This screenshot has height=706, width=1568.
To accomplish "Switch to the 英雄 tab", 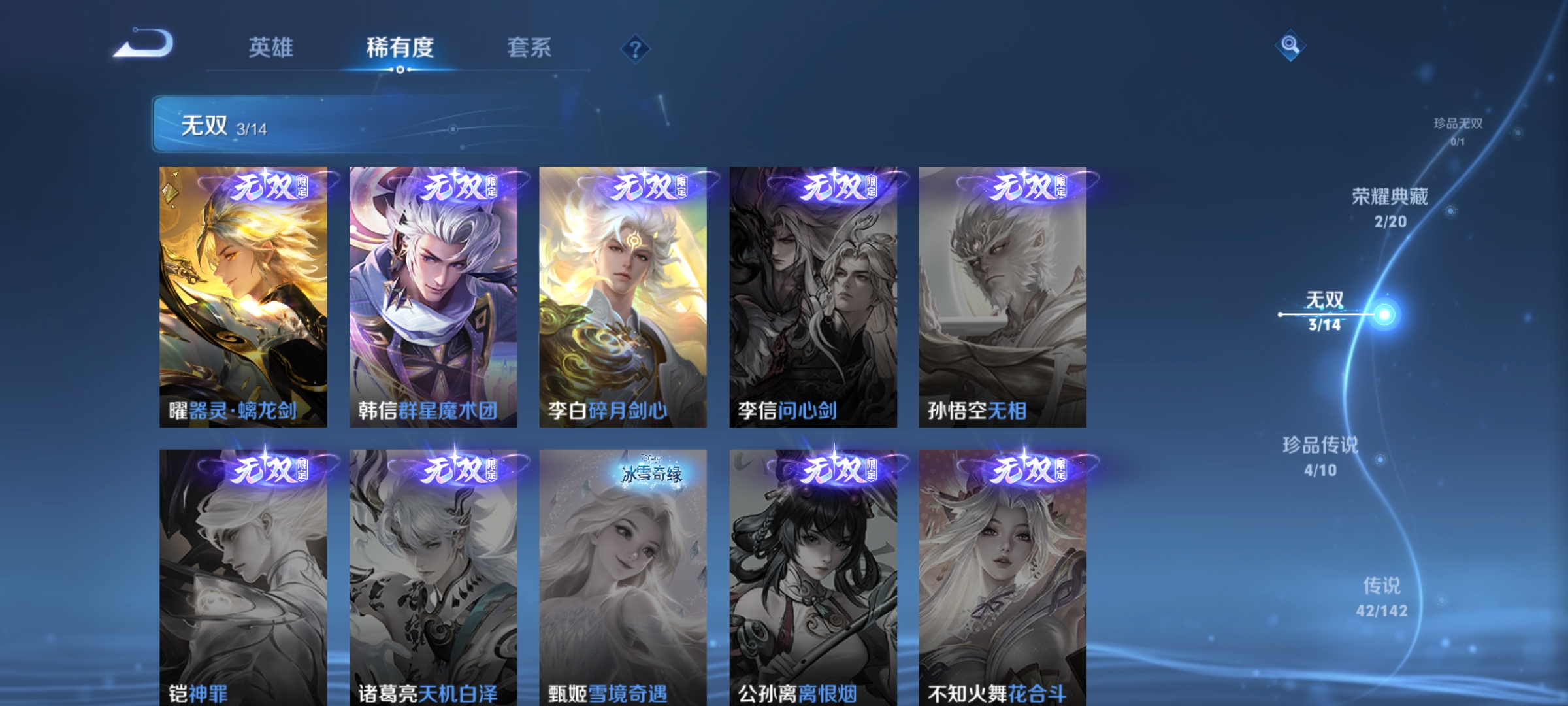I will [271, 47].
